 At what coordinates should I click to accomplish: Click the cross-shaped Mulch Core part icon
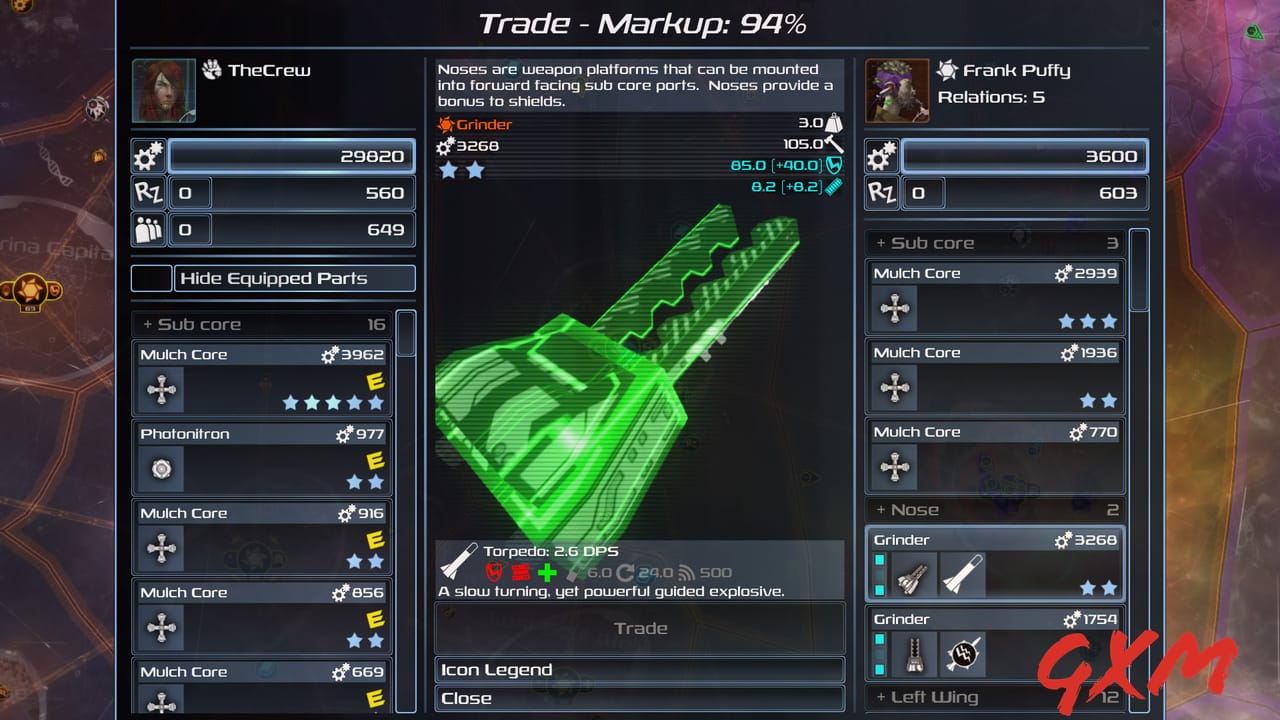[161, 390]
